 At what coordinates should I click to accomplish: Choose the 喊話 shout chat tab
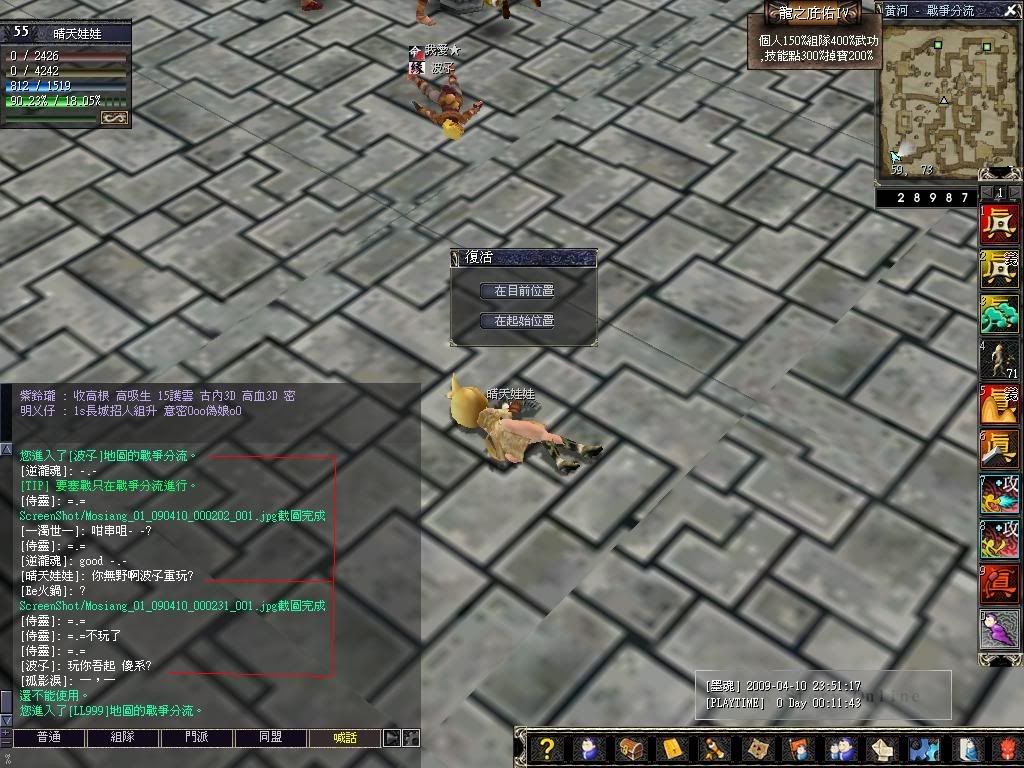click(x=345, y=738)
